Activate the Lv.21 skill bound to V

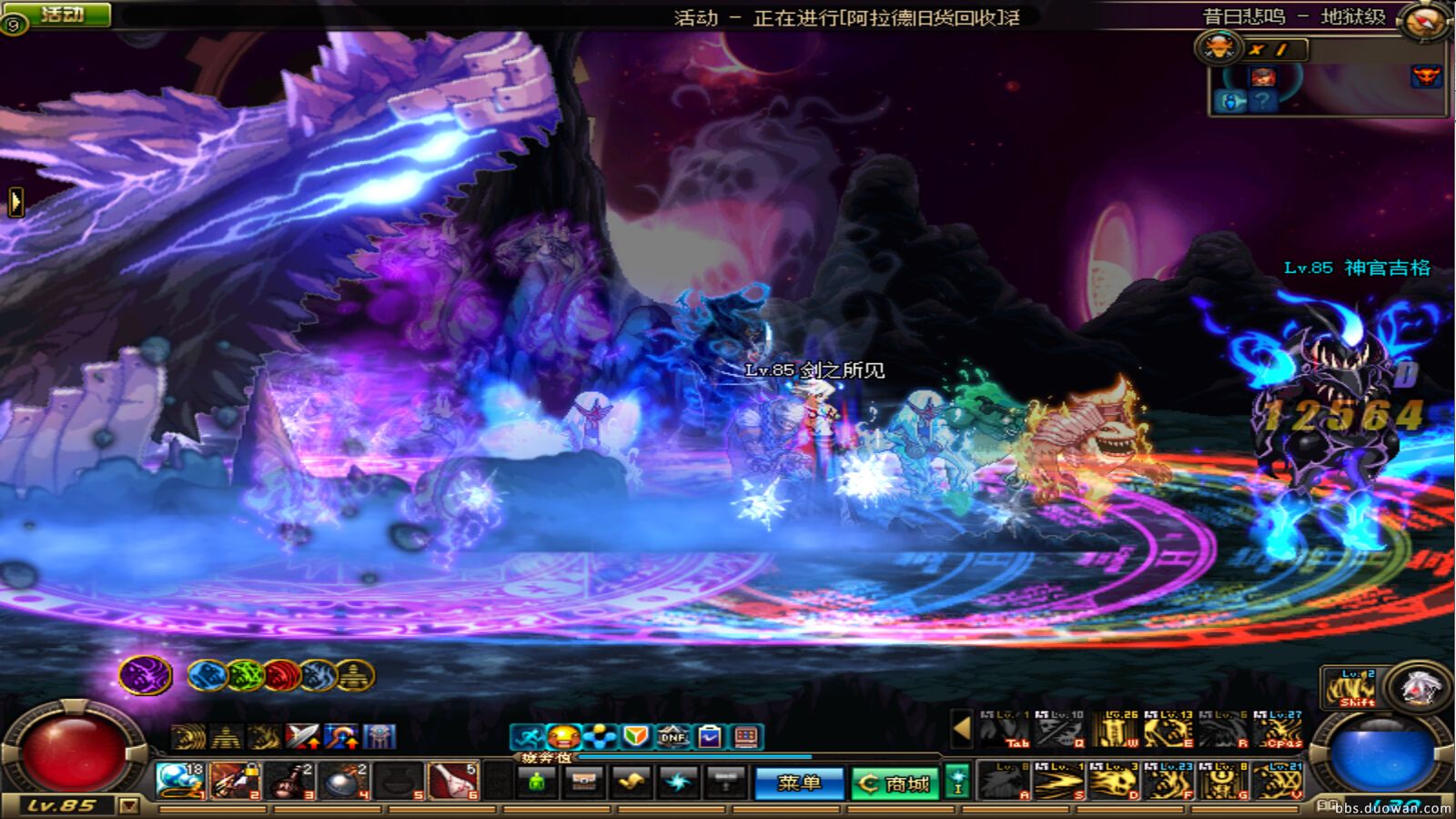1278,782
